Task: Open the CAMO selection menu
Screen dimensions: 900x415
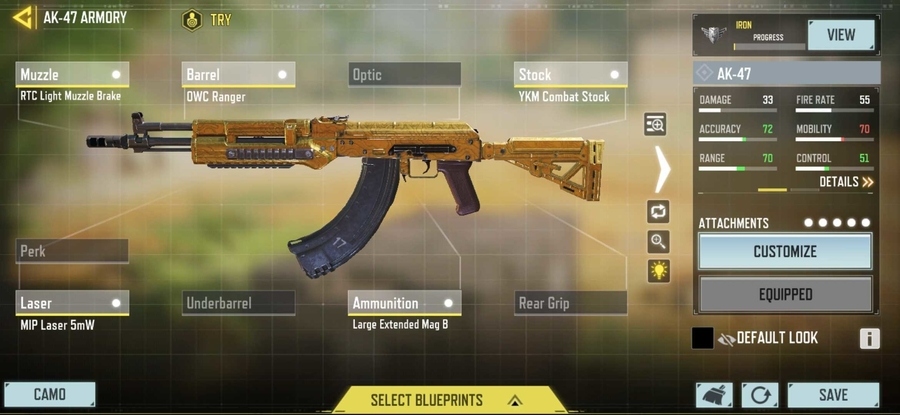Action: (50, 395)
